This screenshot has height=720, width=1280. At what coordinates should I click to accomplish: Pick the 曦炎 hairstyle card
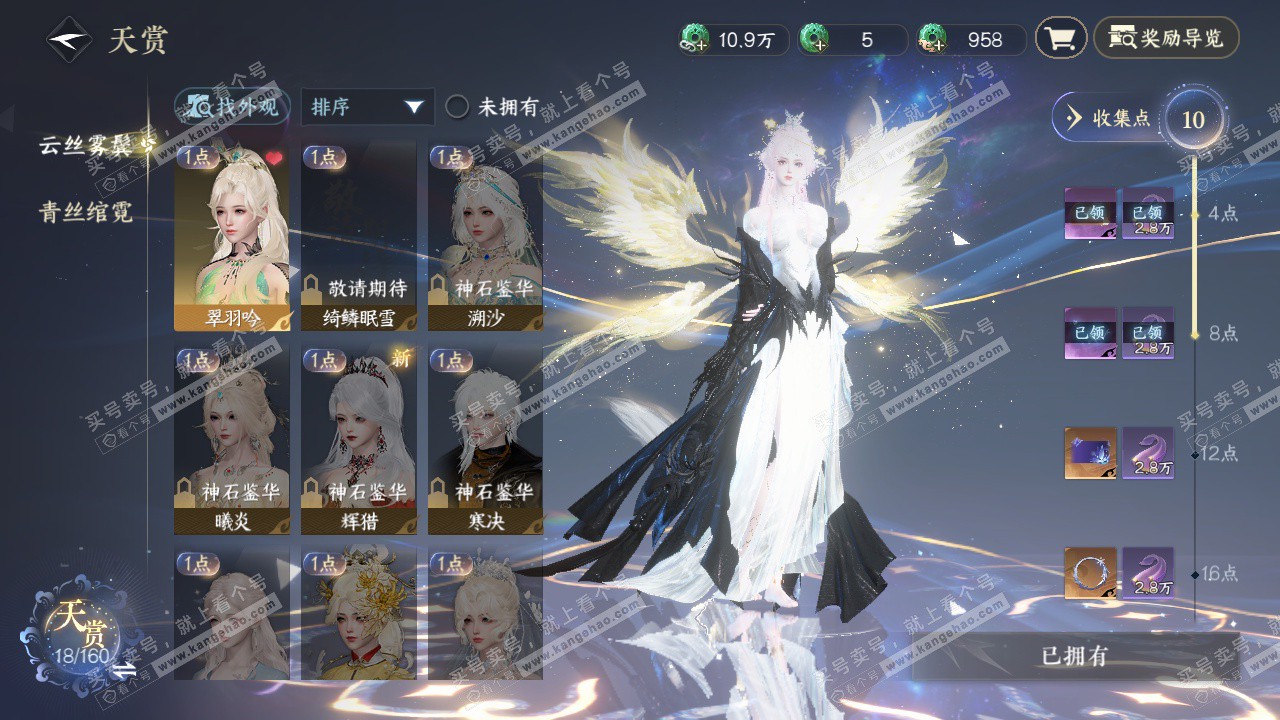tap(231, 440)
